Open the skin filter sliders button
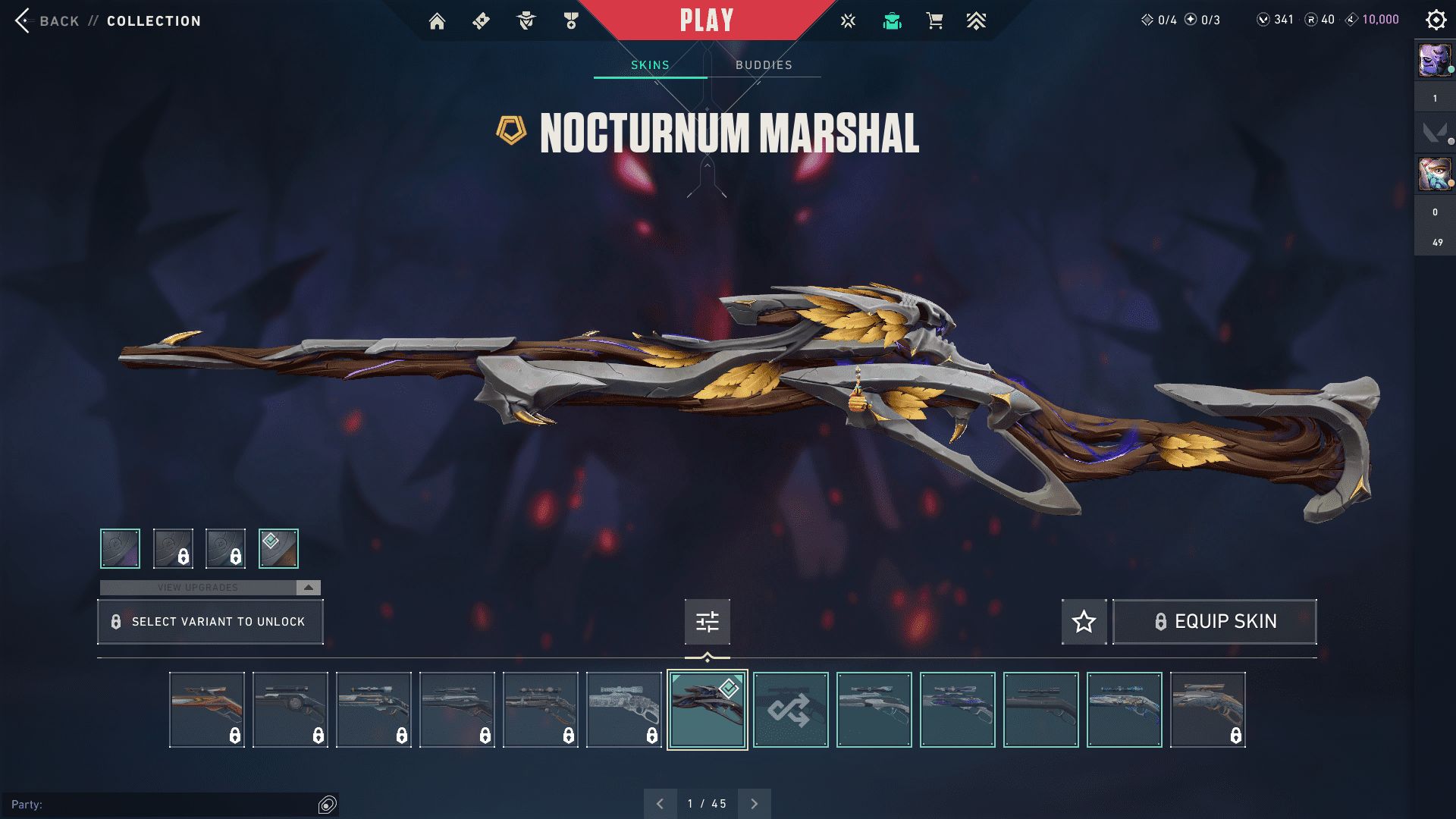This screenshot has height=819, width=1456. pos(707,622)
